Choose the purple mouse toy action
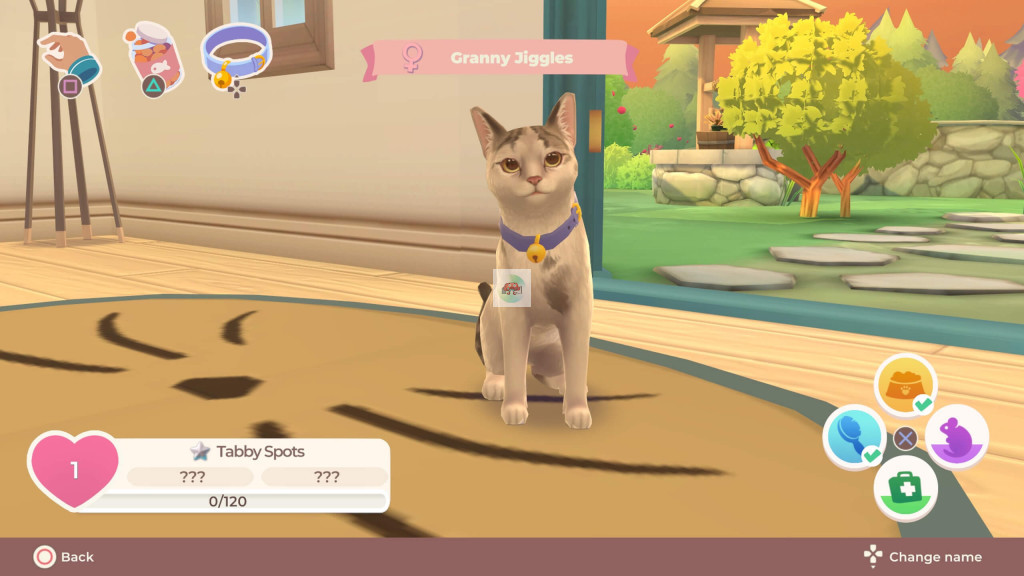 pos(957,437)
